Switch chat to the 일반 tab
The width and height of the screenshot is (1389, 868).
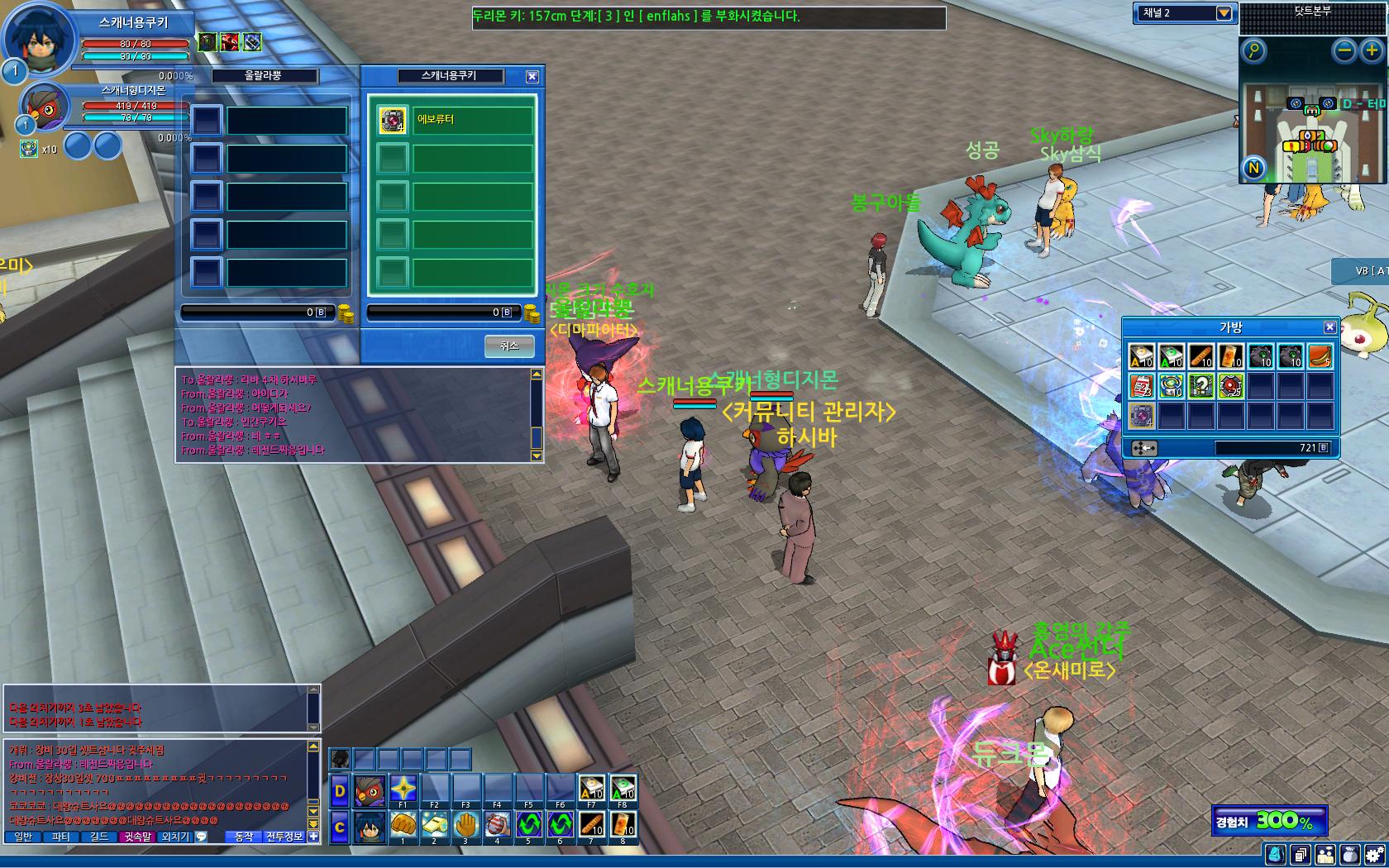23,837
